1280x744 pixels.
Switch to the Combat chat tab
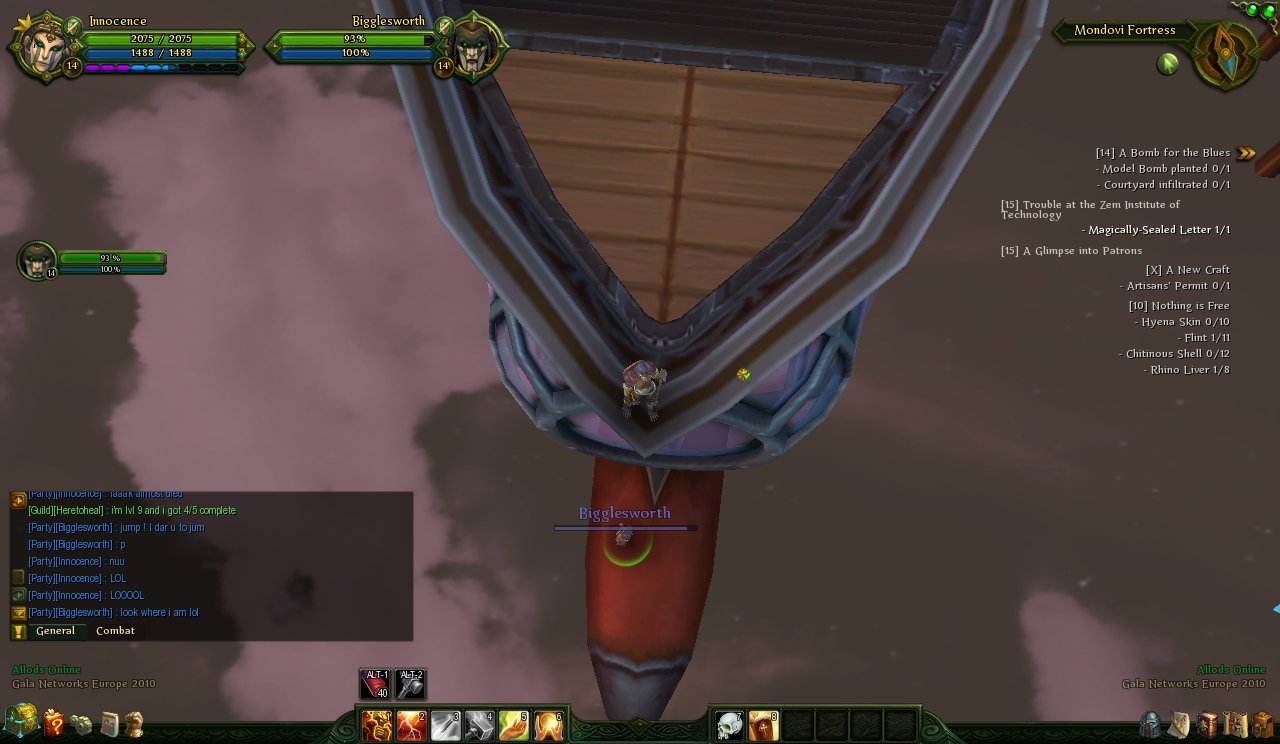[x=115, y=630]
